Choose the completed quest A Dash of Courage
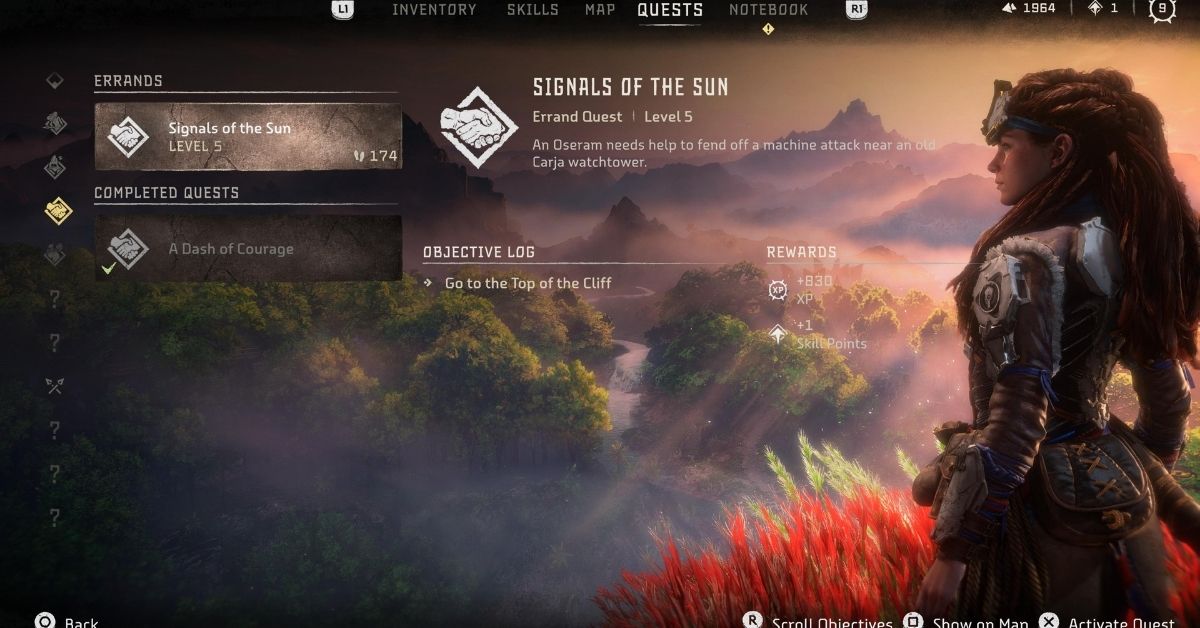 coord(248,249)
